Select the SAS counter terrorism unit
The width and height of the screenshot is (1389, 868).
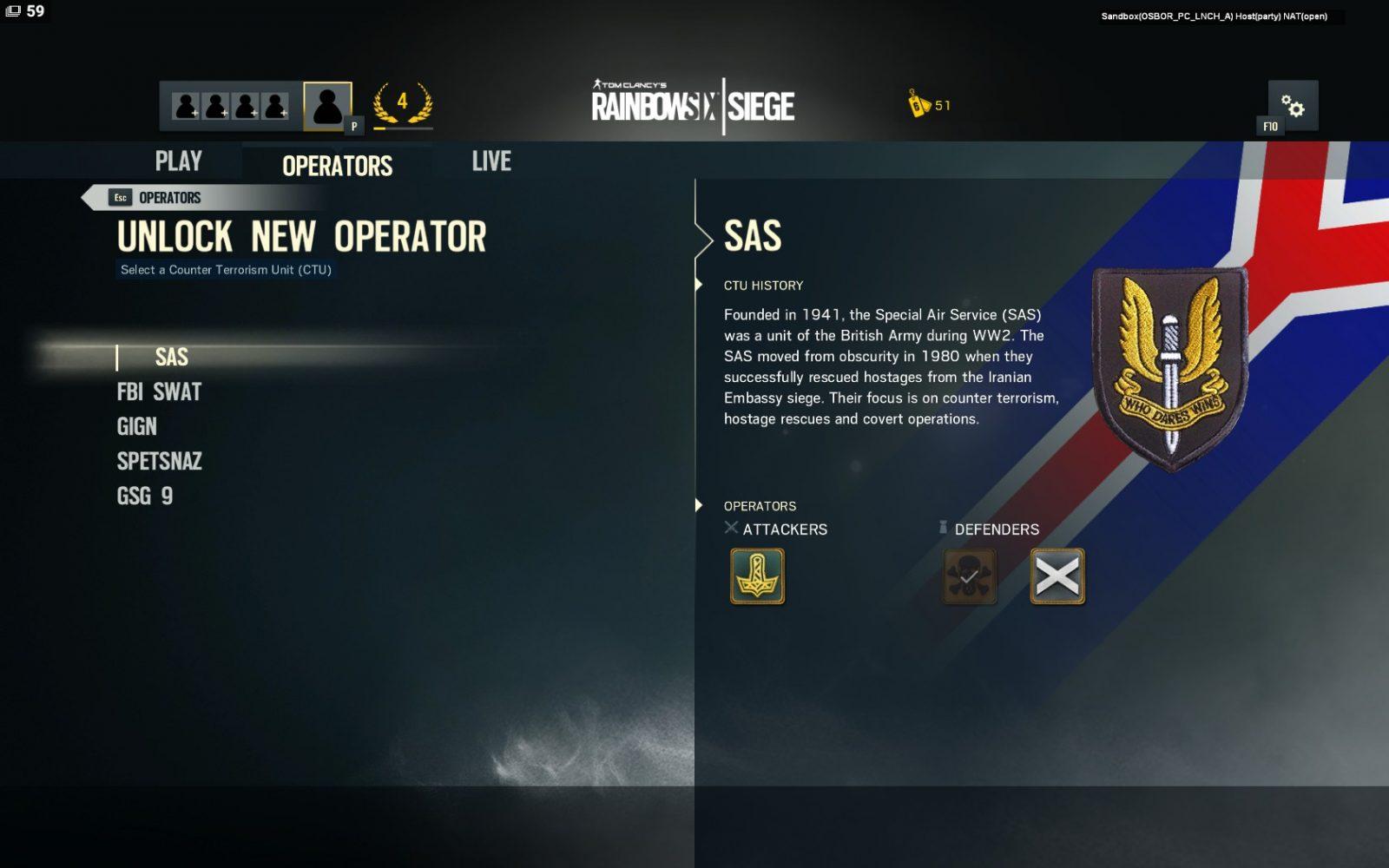(171, 357)
